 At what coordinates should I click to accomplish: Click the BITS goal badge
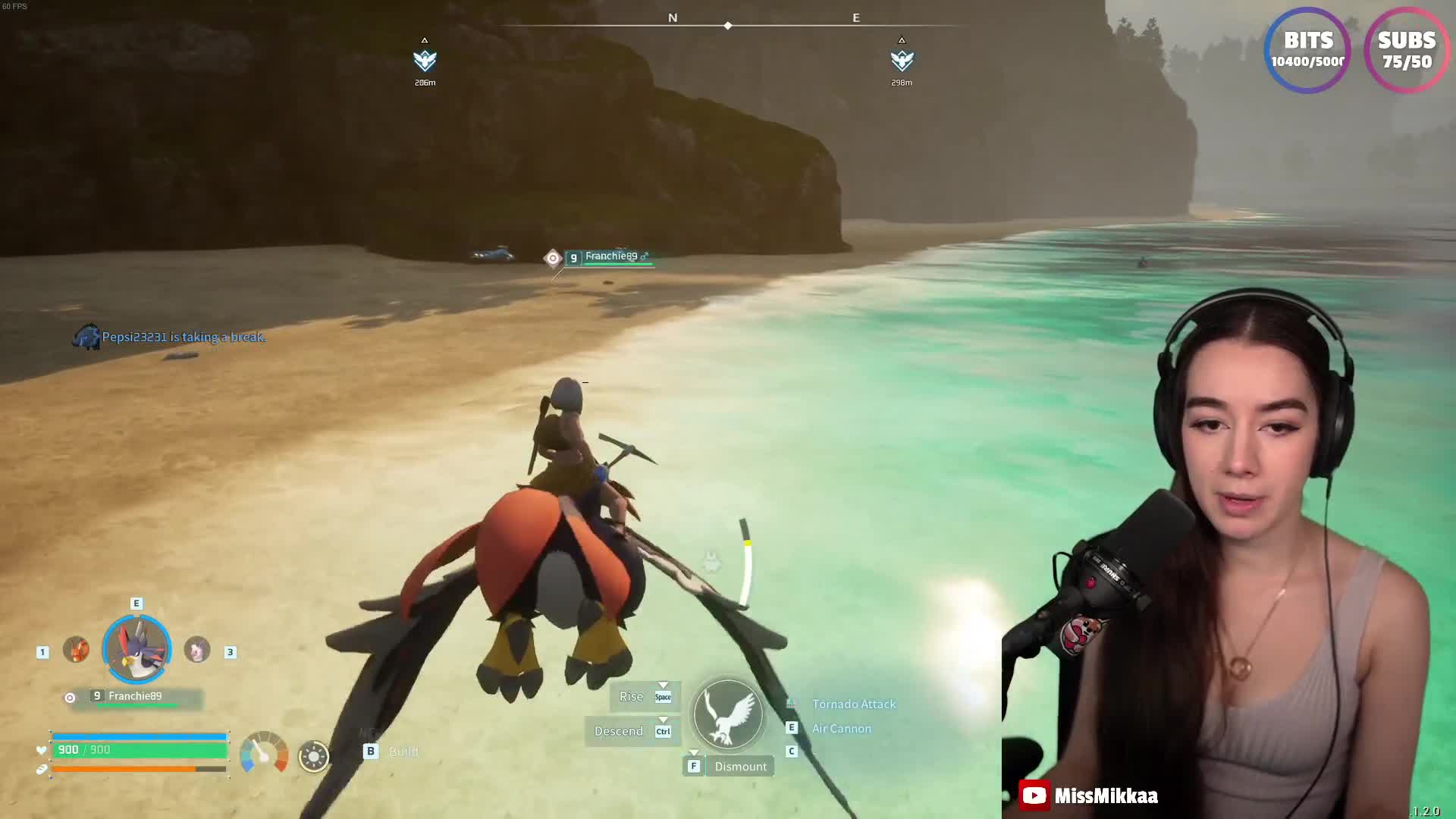[1308, 51]
